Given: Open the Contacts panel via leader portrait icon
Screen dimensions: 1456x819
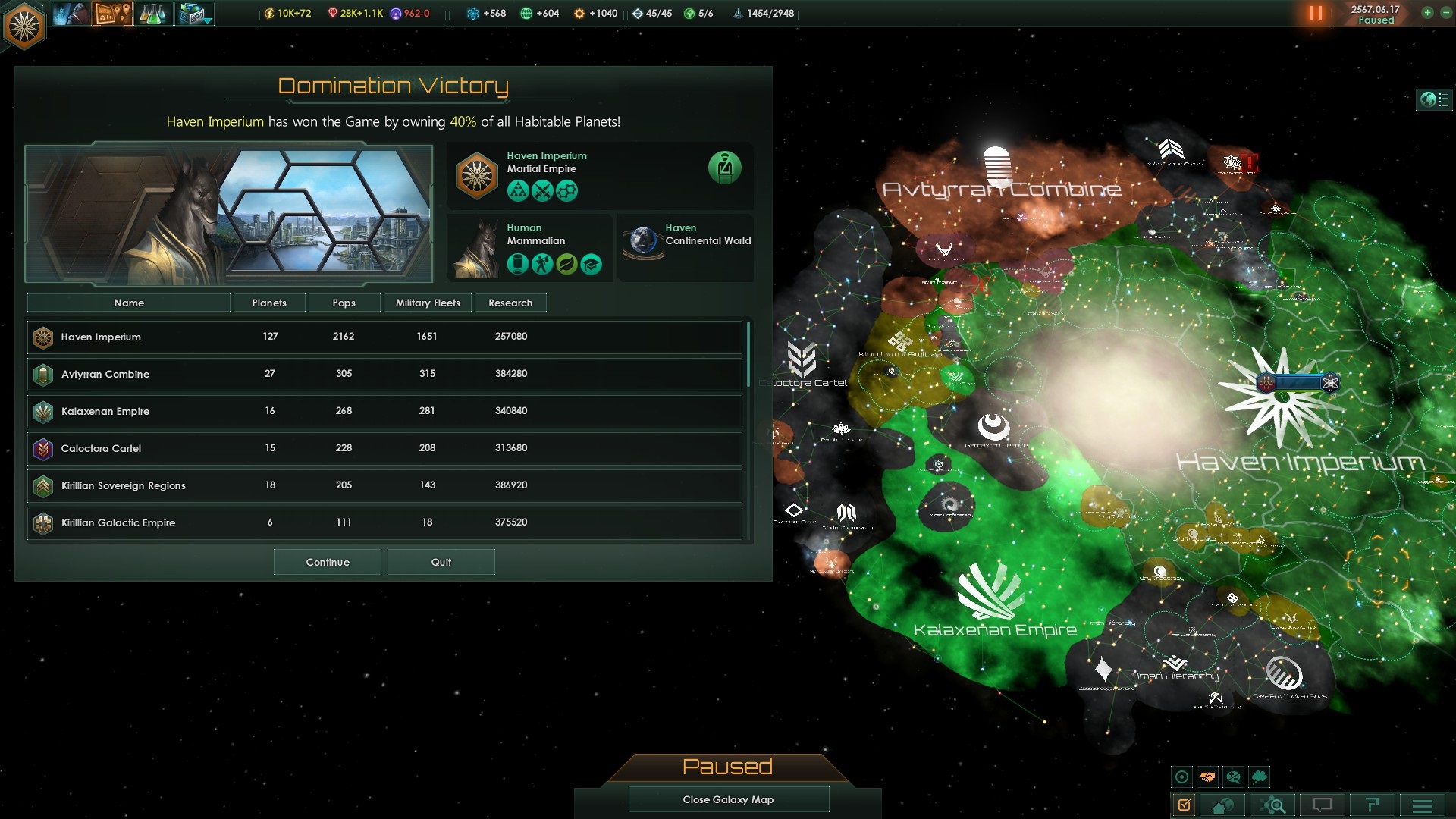Looking at the screenshot, I should point(71,14).
